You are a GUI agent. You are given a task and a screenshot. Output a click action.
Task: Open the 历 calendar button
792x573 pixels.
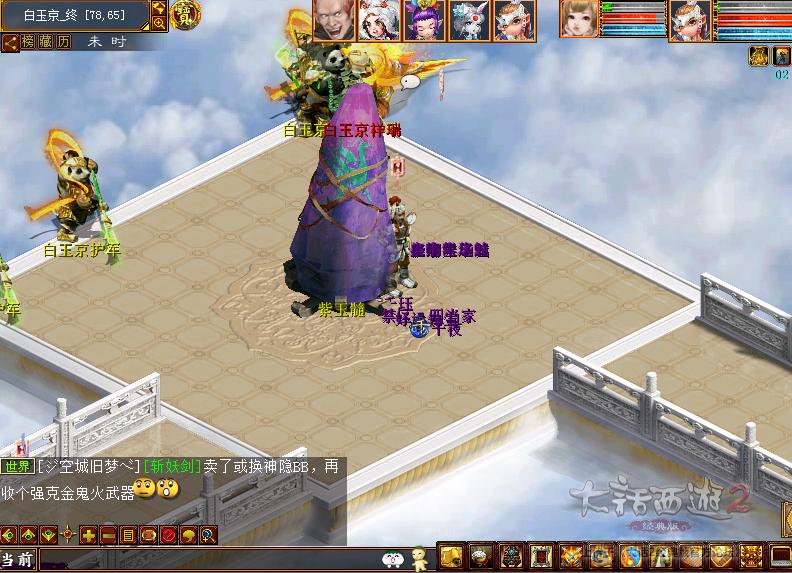coord(63,42)
